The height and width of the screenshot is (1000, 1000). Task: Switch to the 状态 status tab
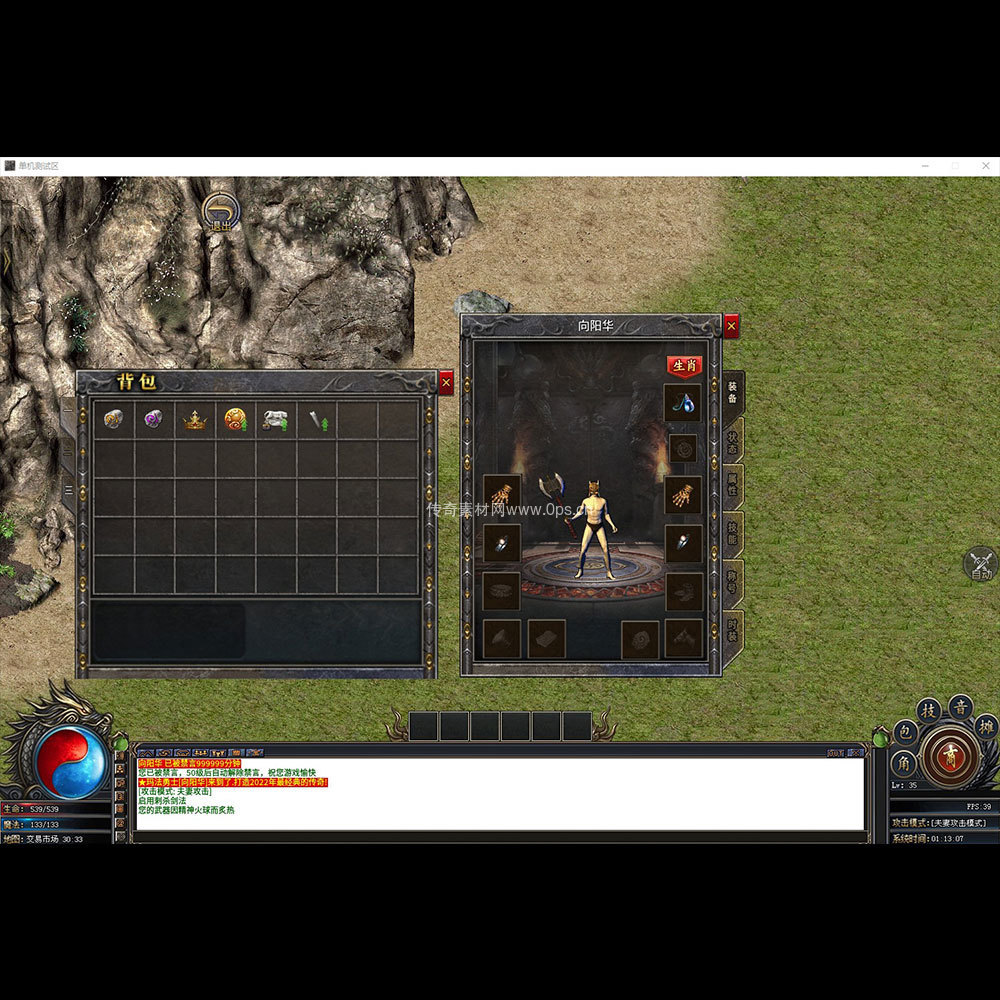pos(733,441)
